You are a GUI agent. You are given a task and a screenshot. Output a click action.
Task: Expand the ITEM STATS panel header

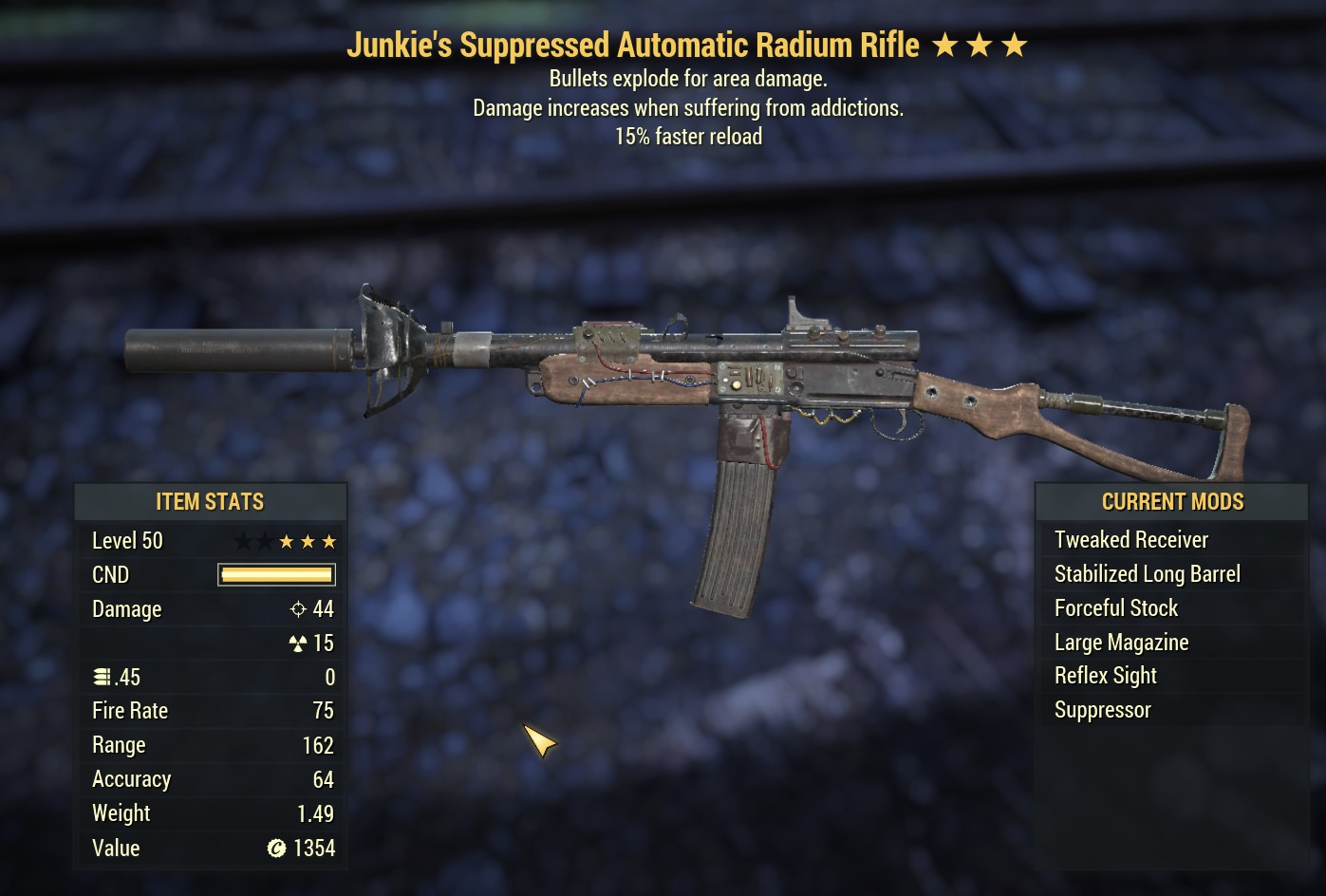(x=210, y=501)
